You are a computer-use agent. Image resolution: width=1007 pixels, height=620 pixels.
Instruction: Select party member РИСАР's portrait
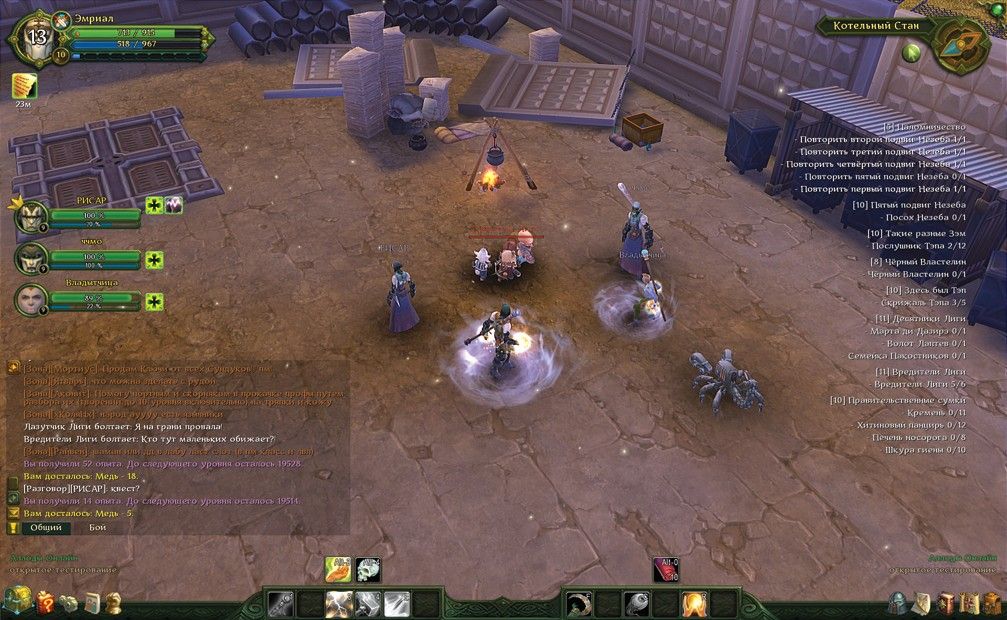pyautogui.click(x=31, y=216)
